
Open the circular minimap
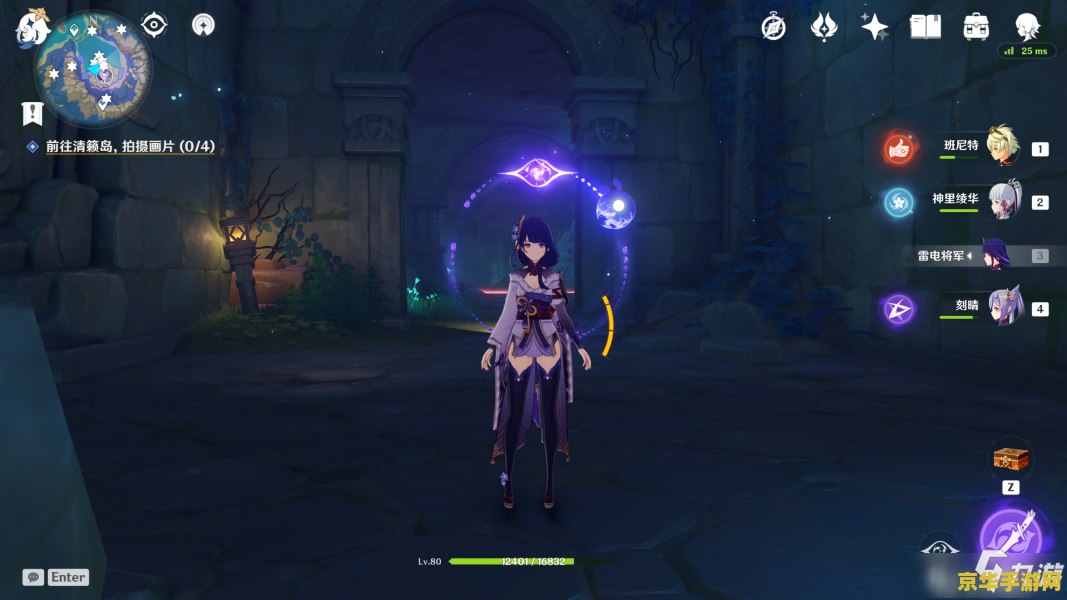[93, 68]
